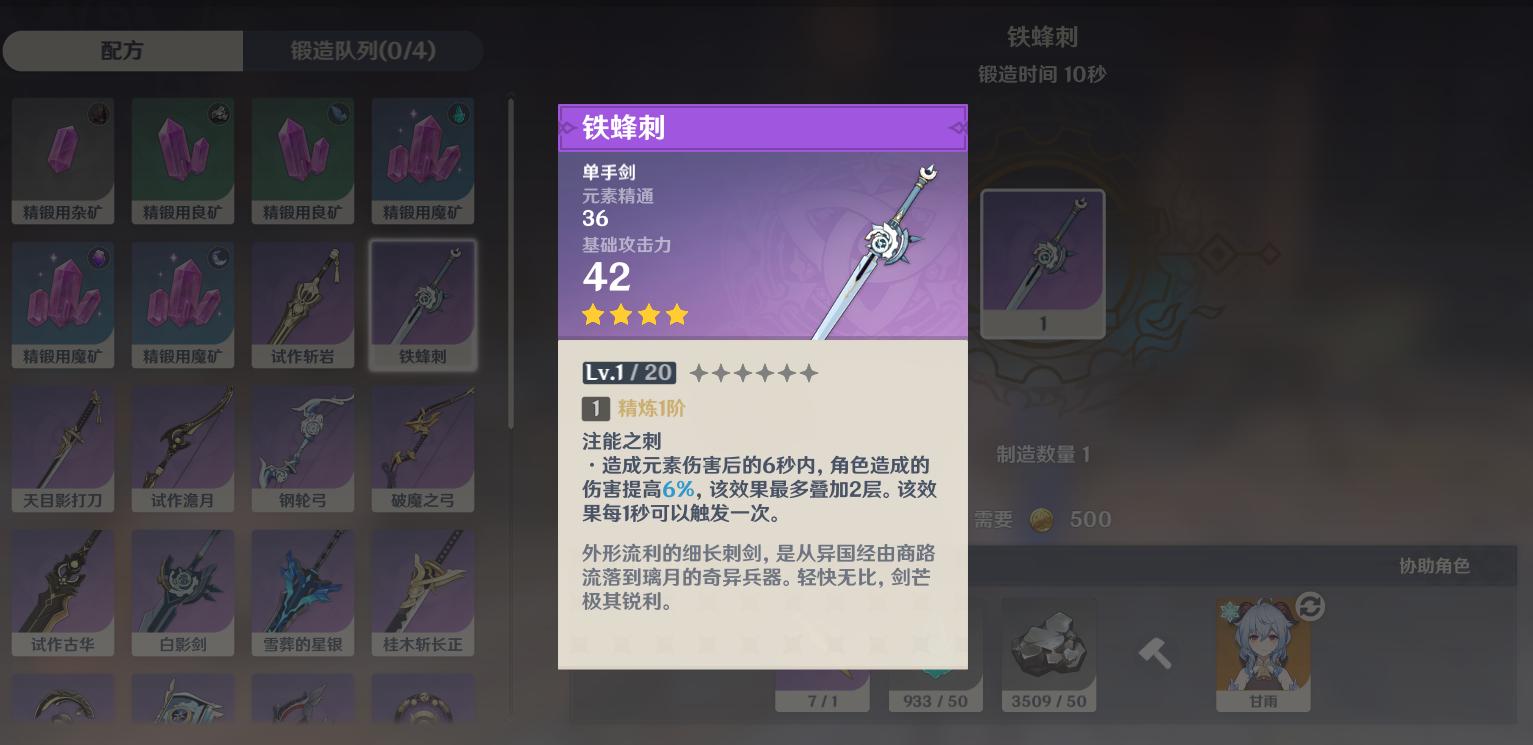Open the 雪葬的星银 claymore recipe
The image size is (1533, 745).
[x=303, y=590]
